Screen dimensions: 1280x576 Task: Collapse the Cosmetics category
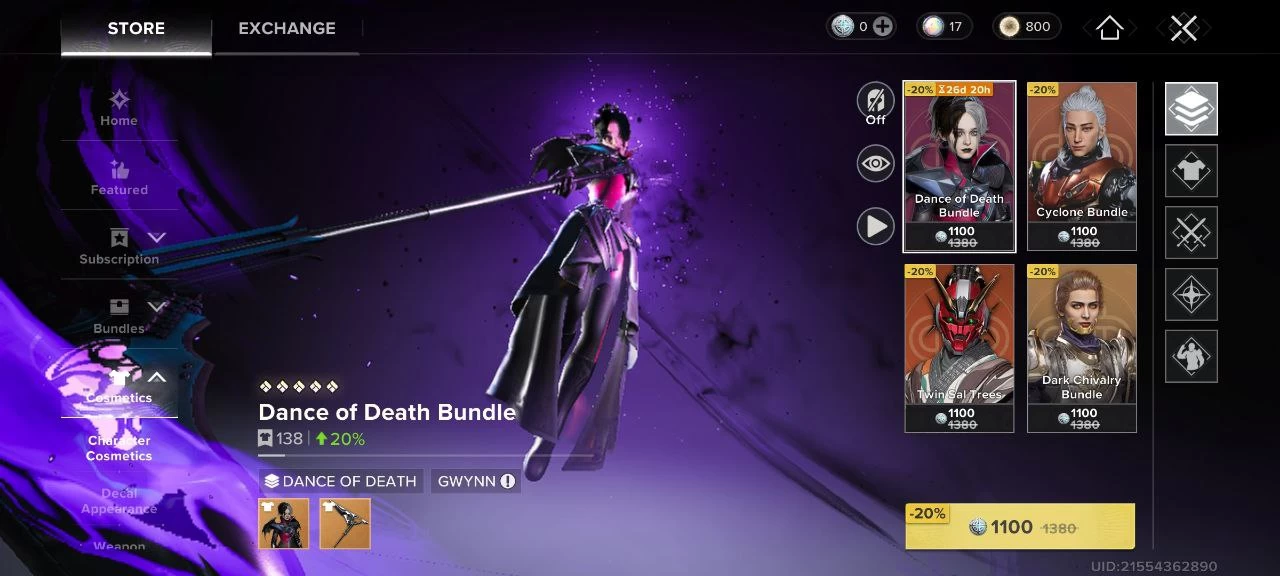tap(156, 377)
